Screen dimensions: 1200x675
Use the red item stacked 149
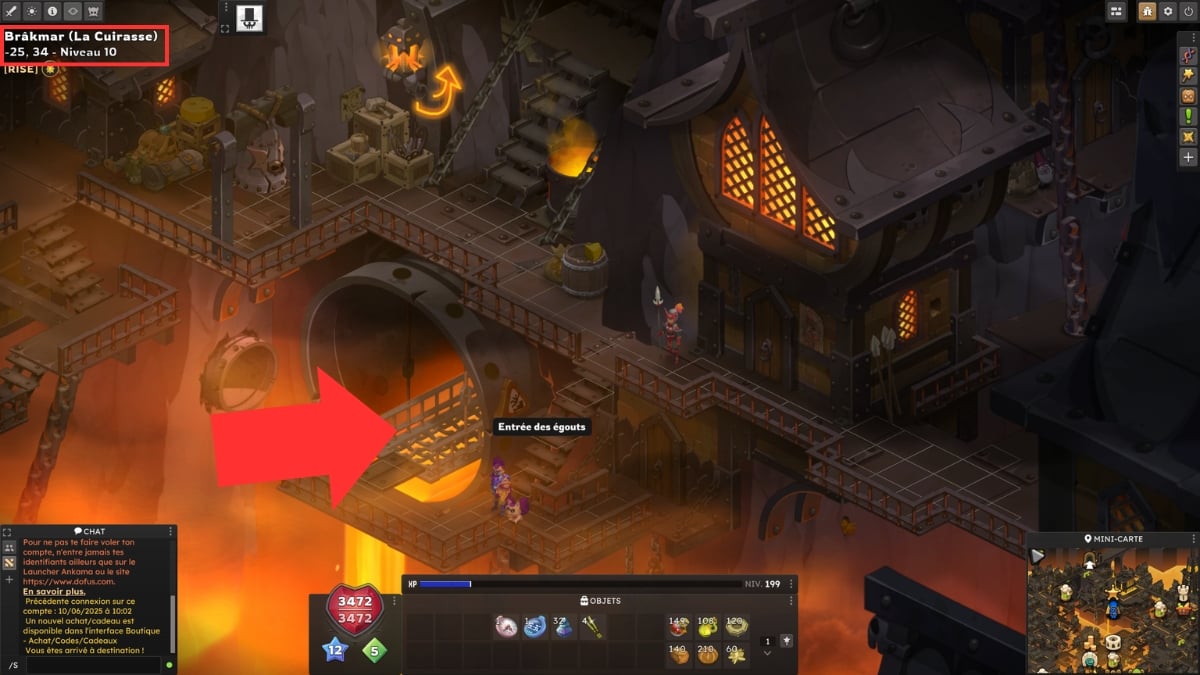pyautogui.click(x=679, y=628)
